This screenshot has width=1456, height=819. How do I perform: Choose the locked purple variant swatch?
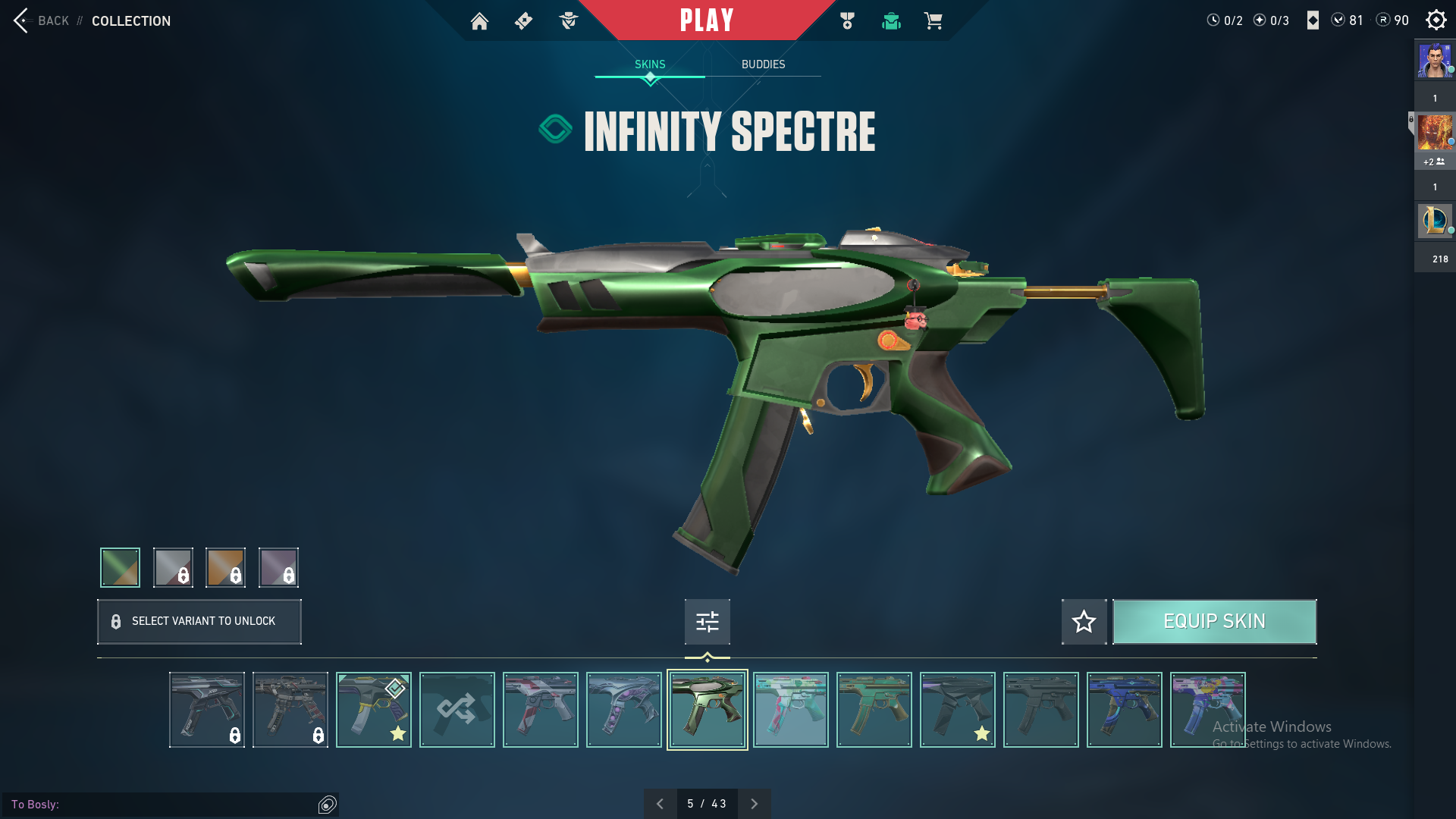[x=278, y=567]
